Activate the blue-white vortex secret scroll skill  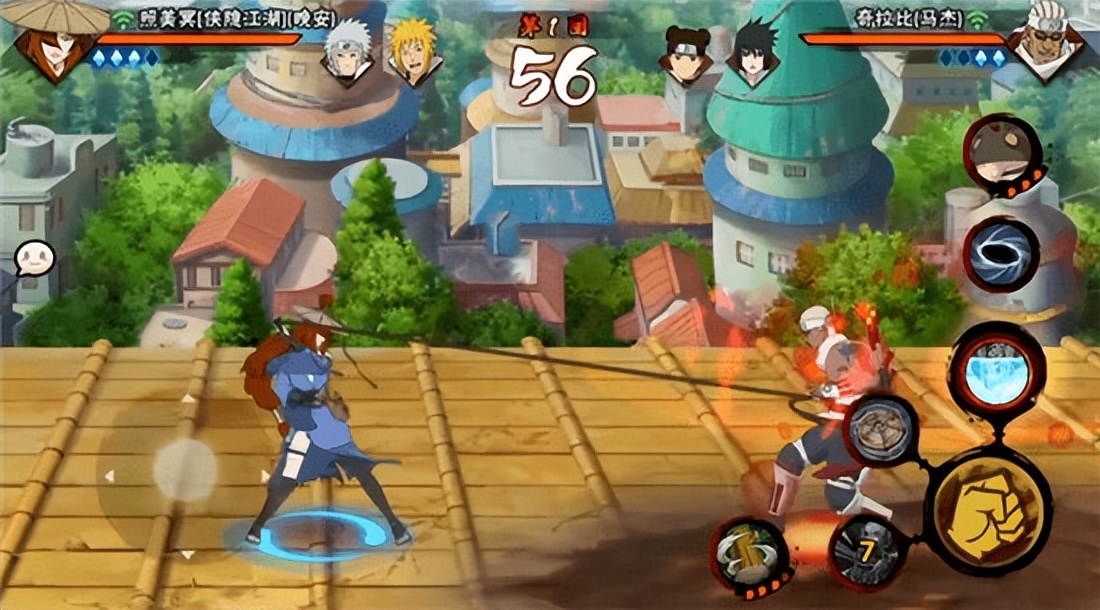(1001, 255)
